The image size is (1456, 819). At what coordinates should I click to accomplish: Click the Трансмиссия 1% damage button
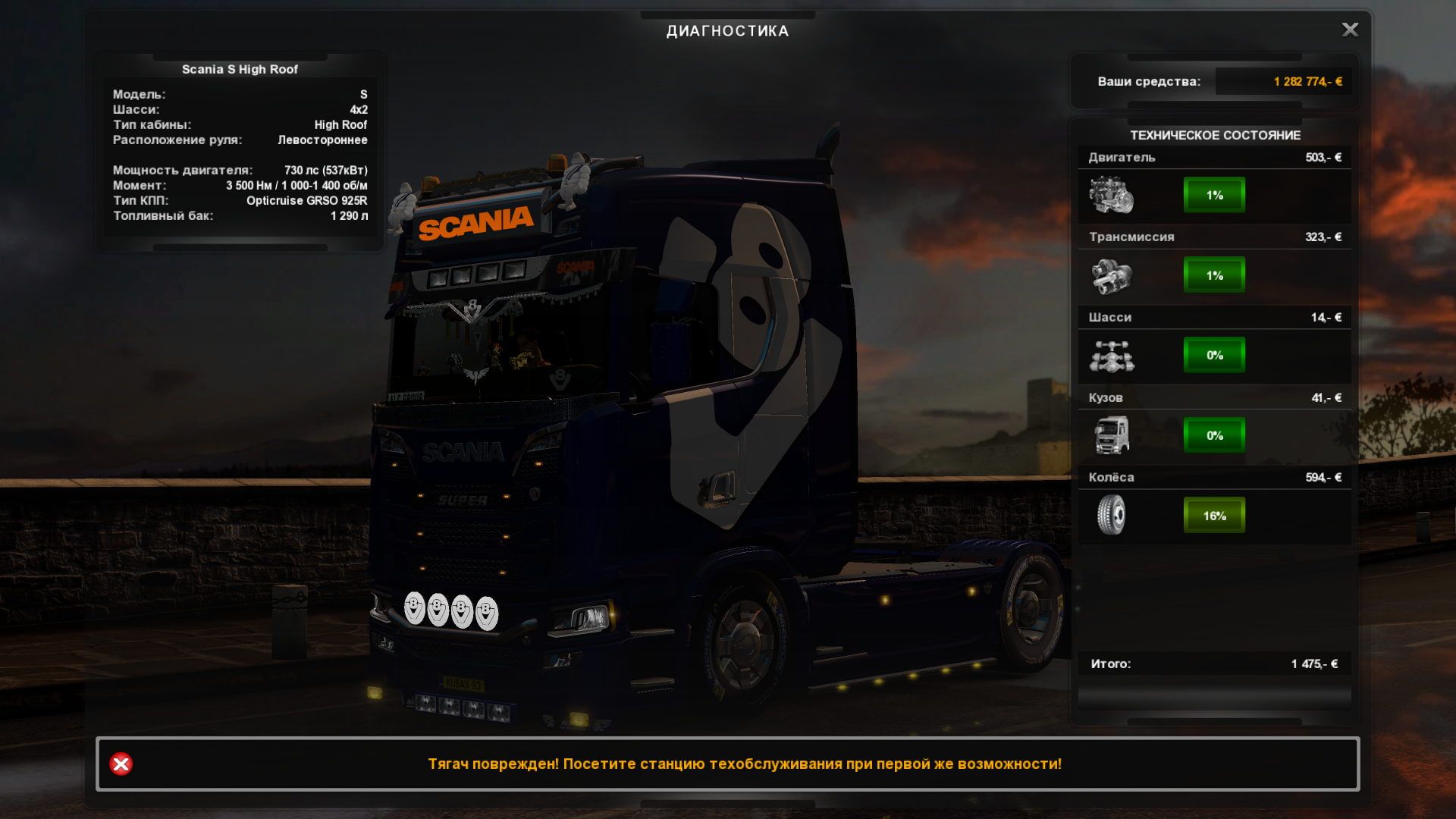coord(1214,275)
